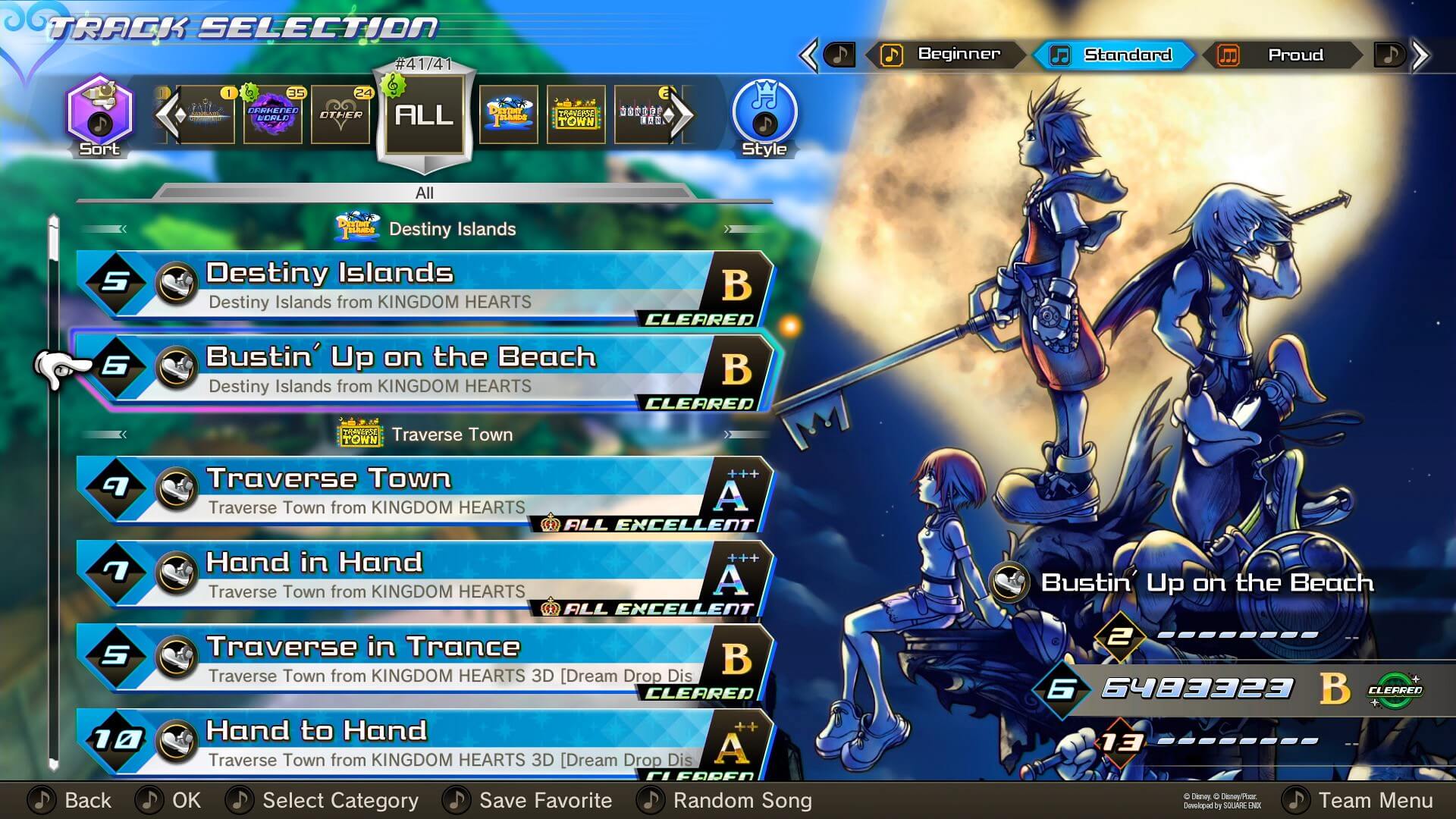Open the Destiny Islands category icon
The height and width of the screenshot is (819, 1456).
tap(509, 114)
